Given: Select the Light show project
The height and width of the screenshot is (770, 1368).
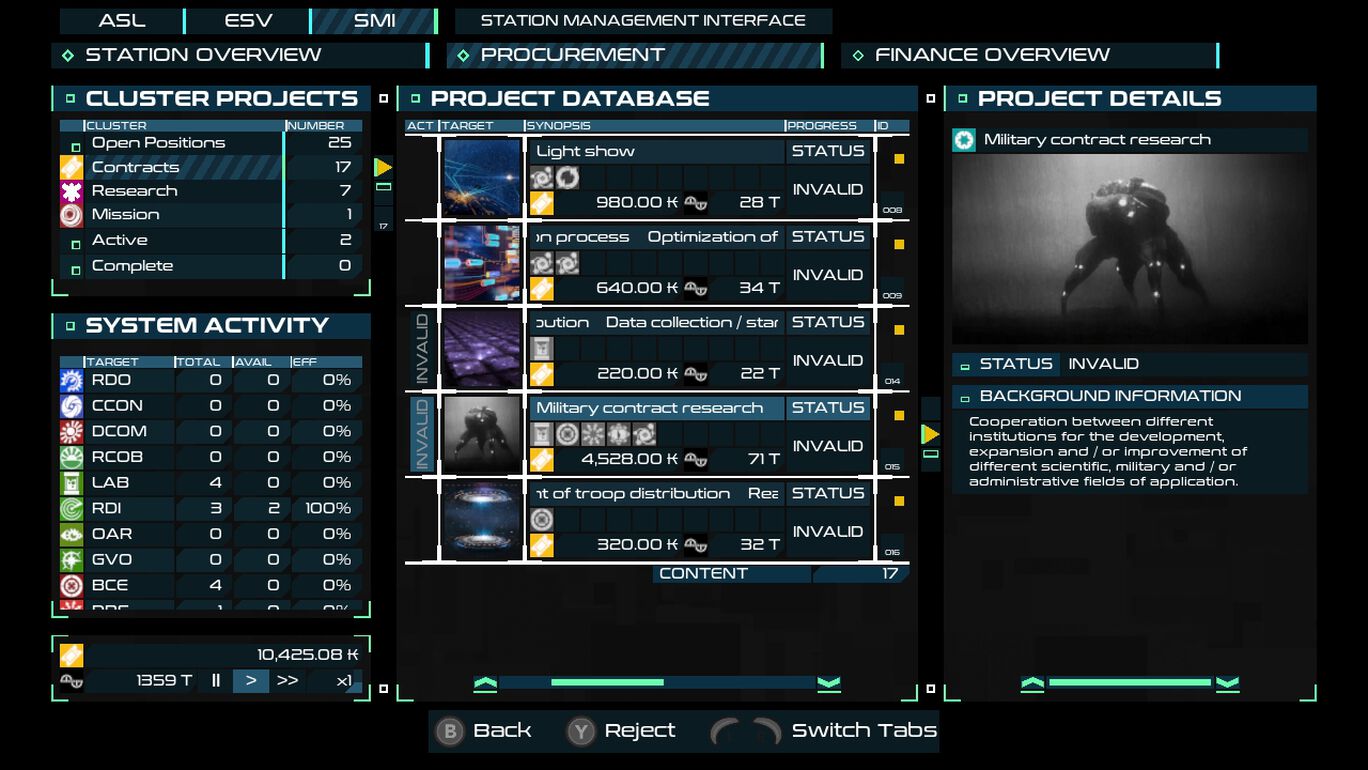Looking at the screenshot, I should [655, 152].
